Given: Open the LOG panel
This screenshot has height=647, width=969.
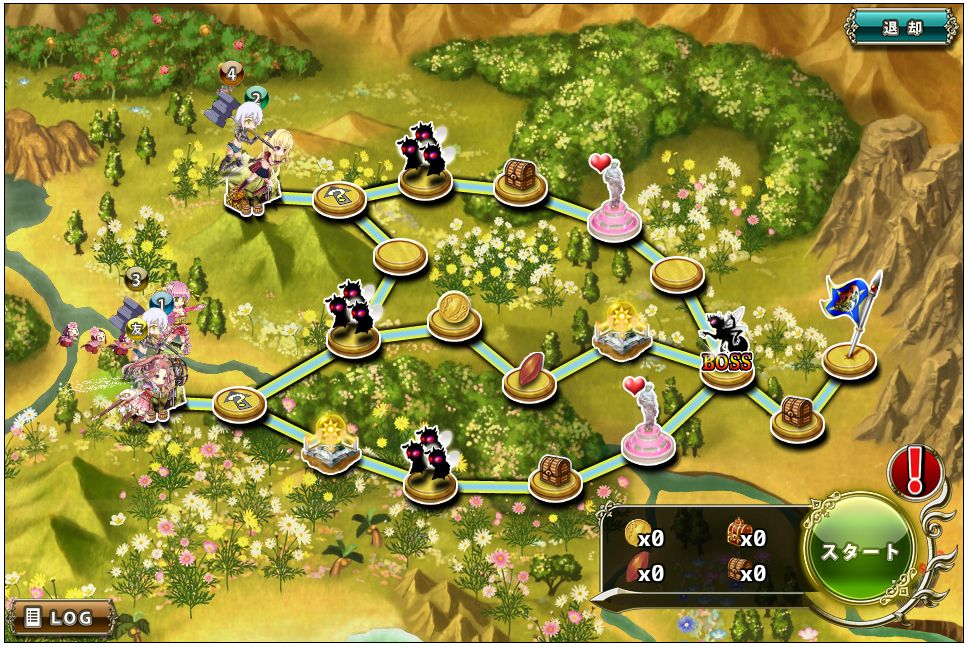Looking at the screenshot, I should 60,618.
